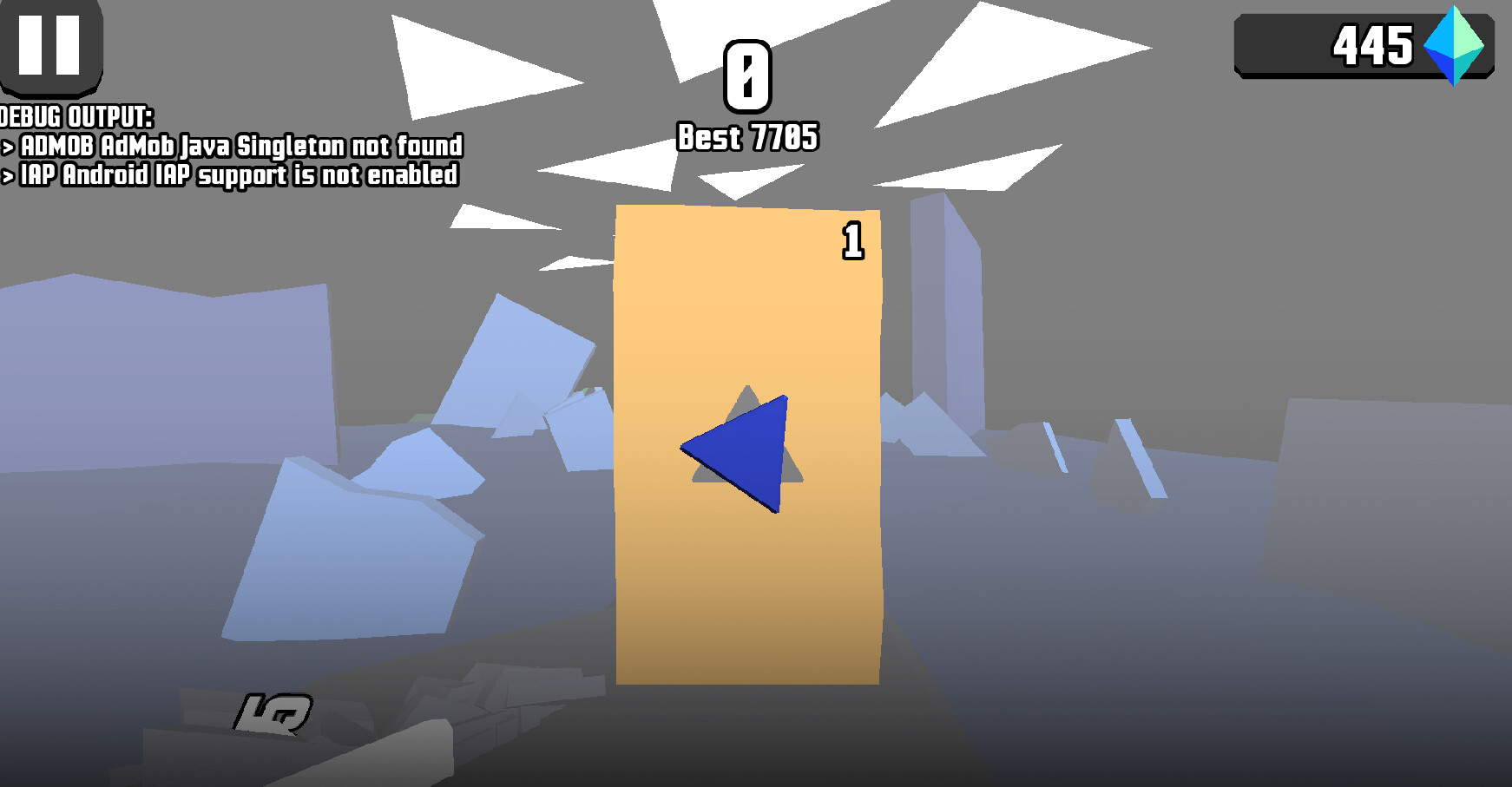The width and height of the screenshot is (1512, 787).
Task: Pause the game with the pause button
Action: pos(49,44)
